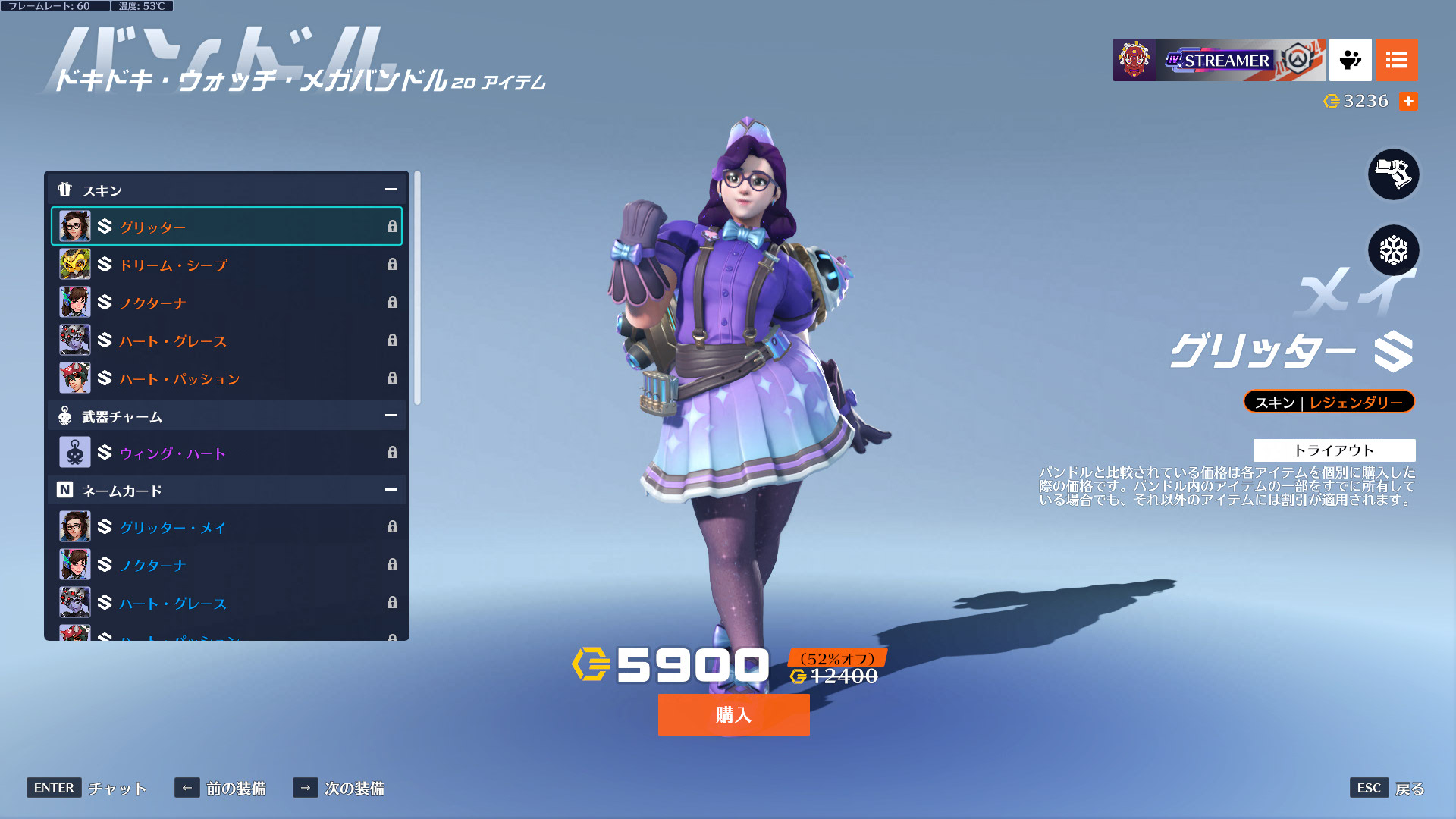Collapse the ネームカード section

click(x=391, y=490)
